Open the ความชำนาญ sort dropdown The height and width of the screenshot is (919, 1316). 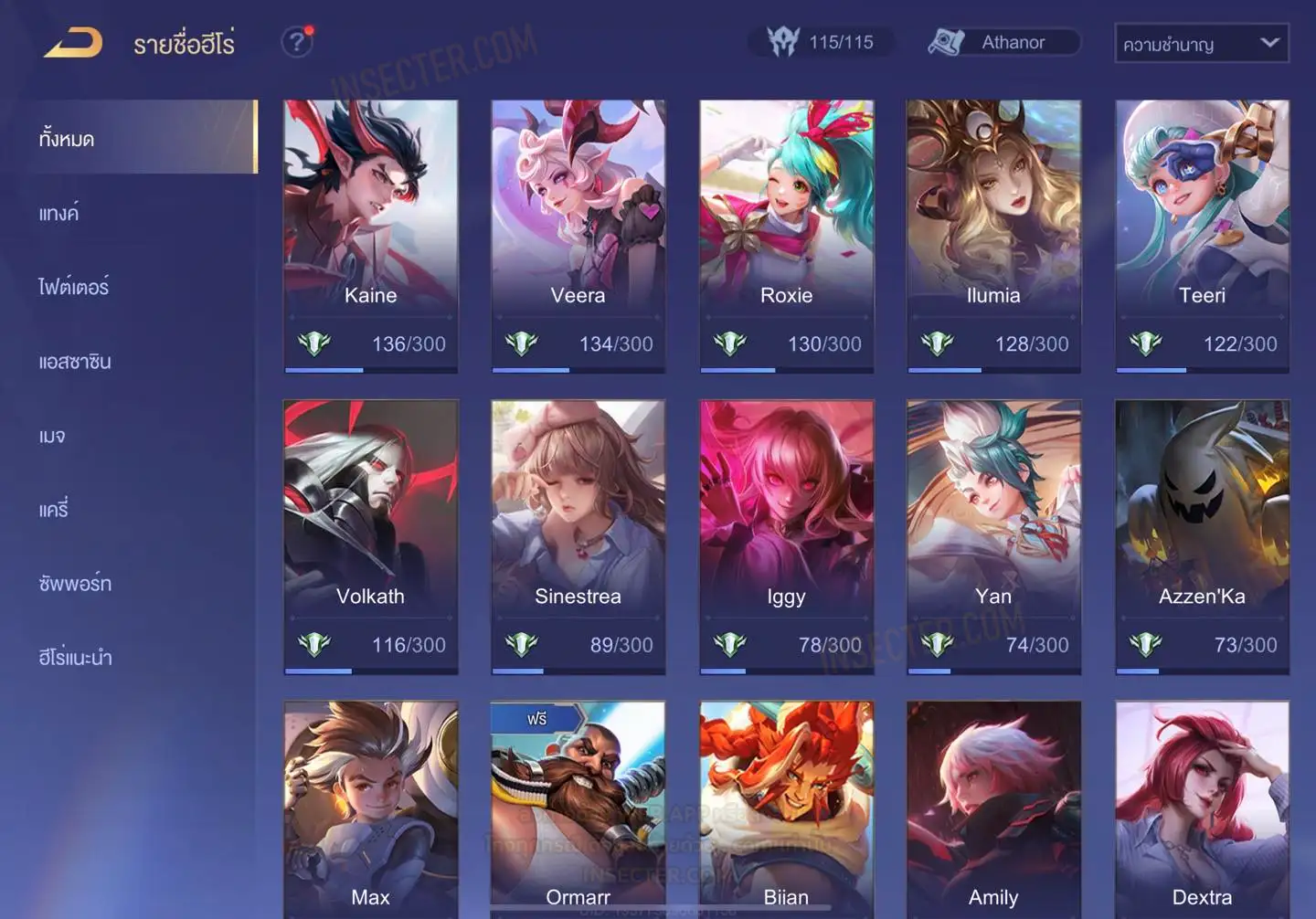click(1201, 43)
